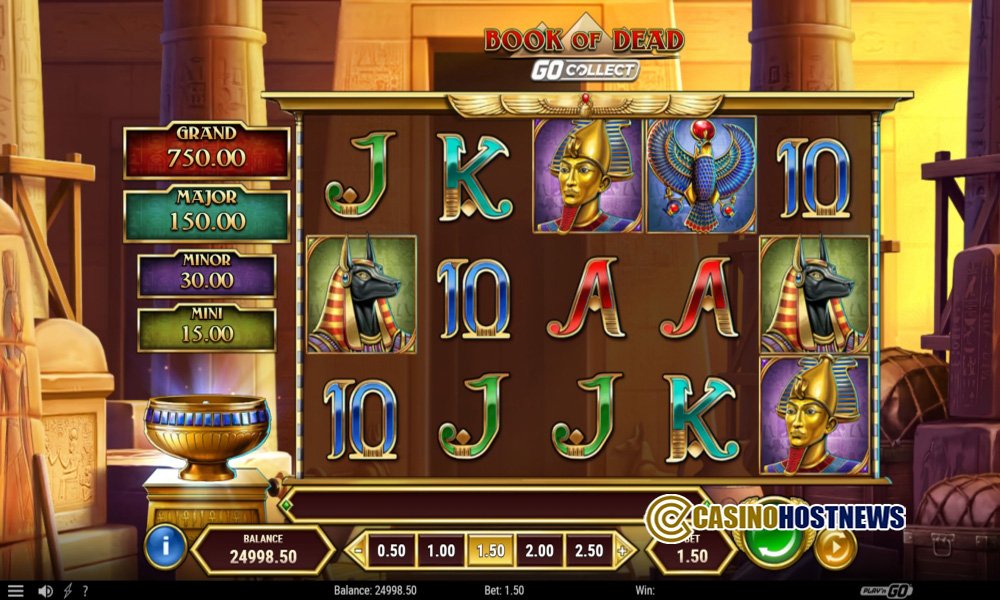Open the hamburger menu

point(15,591)
